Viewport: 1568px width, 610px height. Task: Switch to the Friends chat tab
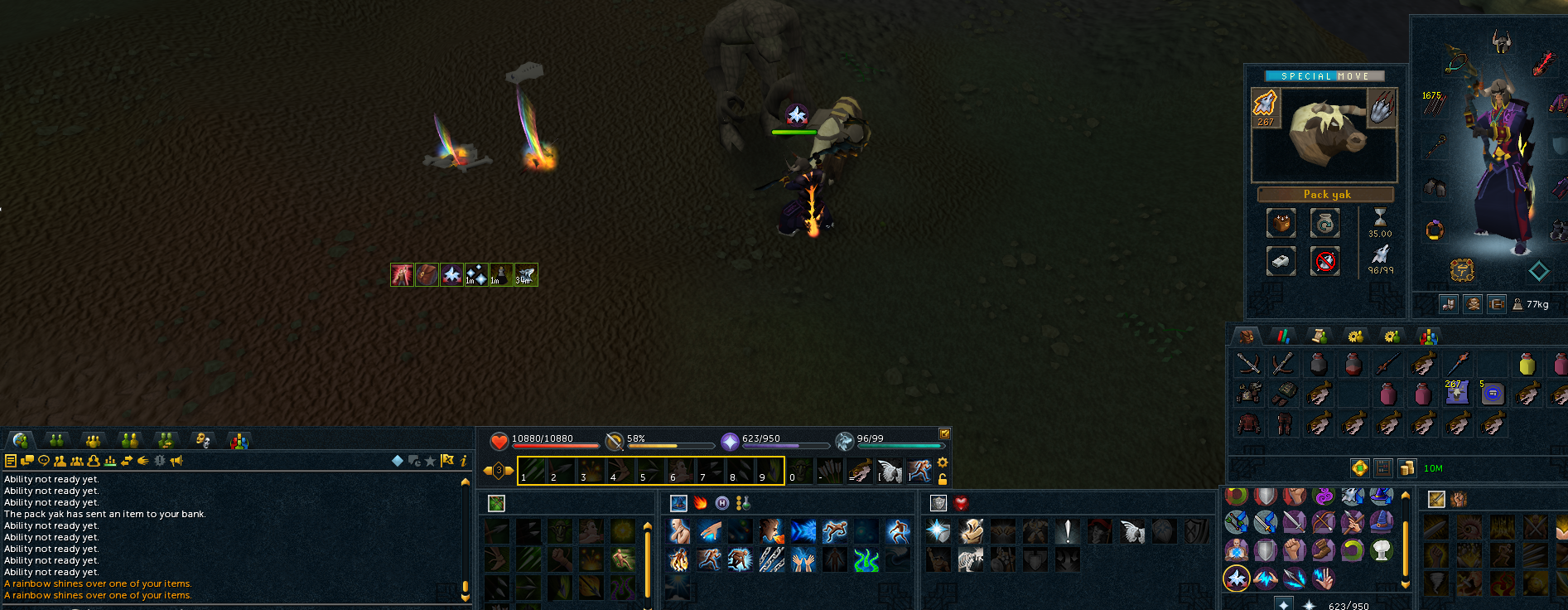coord(57,441)
